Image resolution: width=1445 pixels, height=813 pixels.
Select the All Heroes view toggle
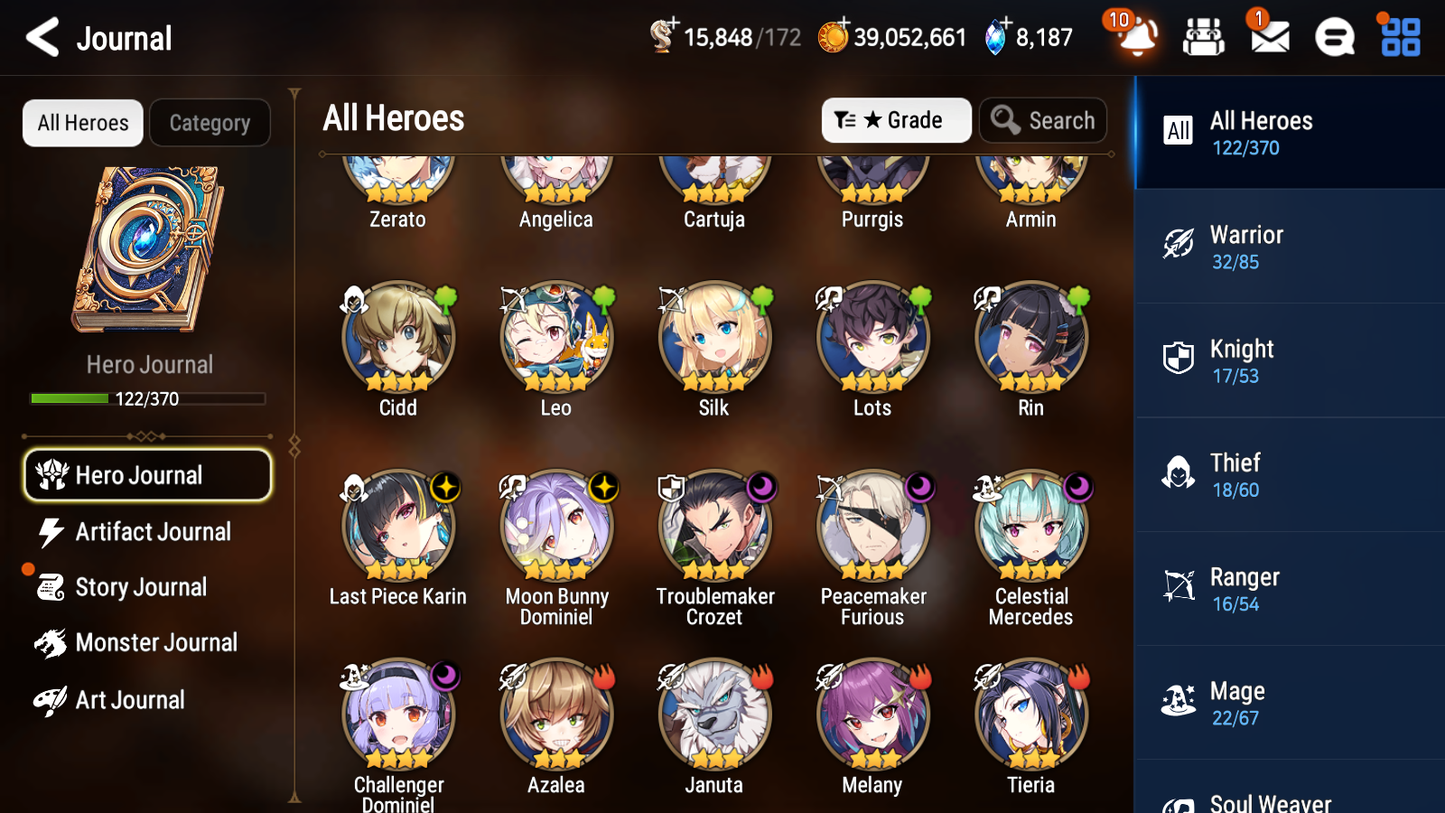pos(82,122)
